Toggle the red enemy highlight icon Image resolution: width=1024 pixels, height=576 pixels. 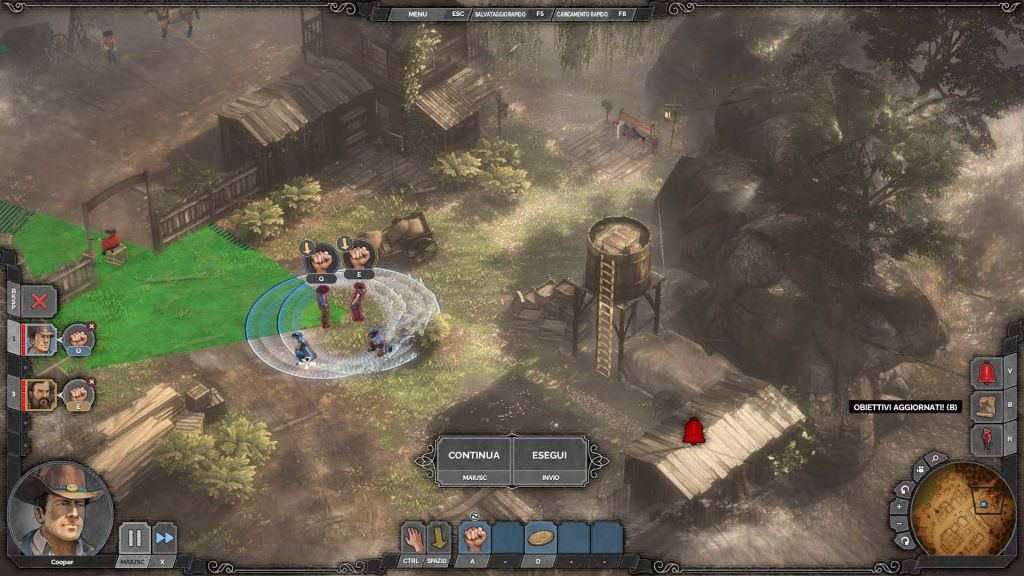point(987,439)
